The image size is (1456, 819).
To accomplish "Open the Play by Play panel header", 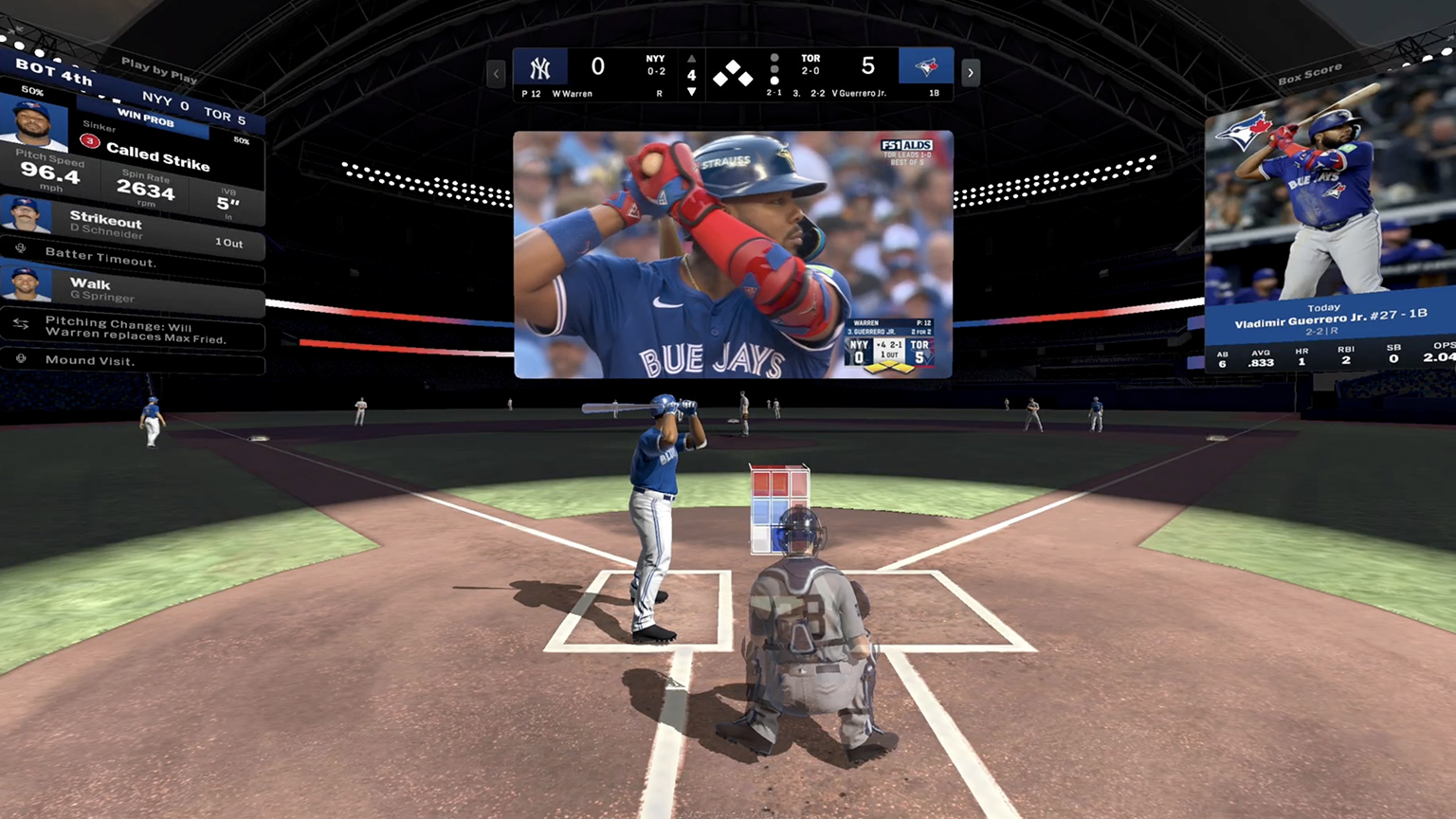I will (x=158, y=70).
